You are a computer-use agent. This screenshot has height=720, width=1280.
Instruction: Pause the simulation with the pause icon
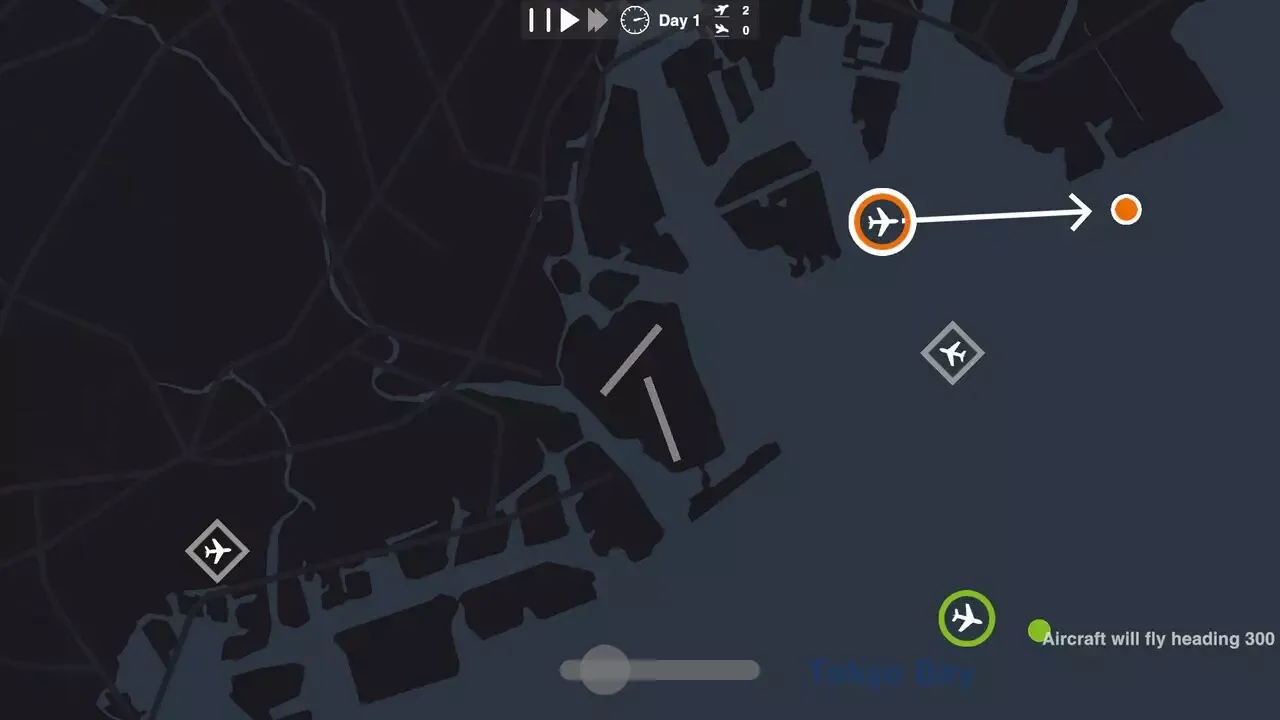coord(540,19)
